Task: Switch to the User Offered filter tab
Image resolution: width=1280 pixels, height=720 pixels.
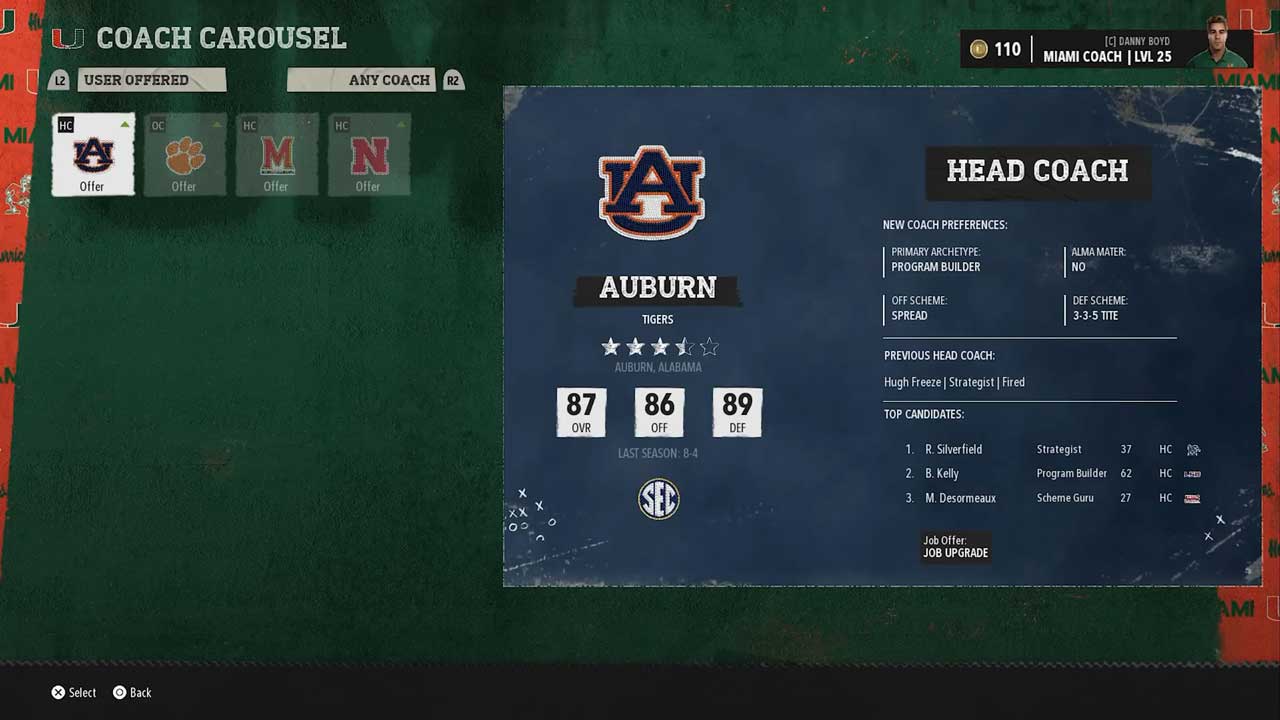Action: (151, 80)
